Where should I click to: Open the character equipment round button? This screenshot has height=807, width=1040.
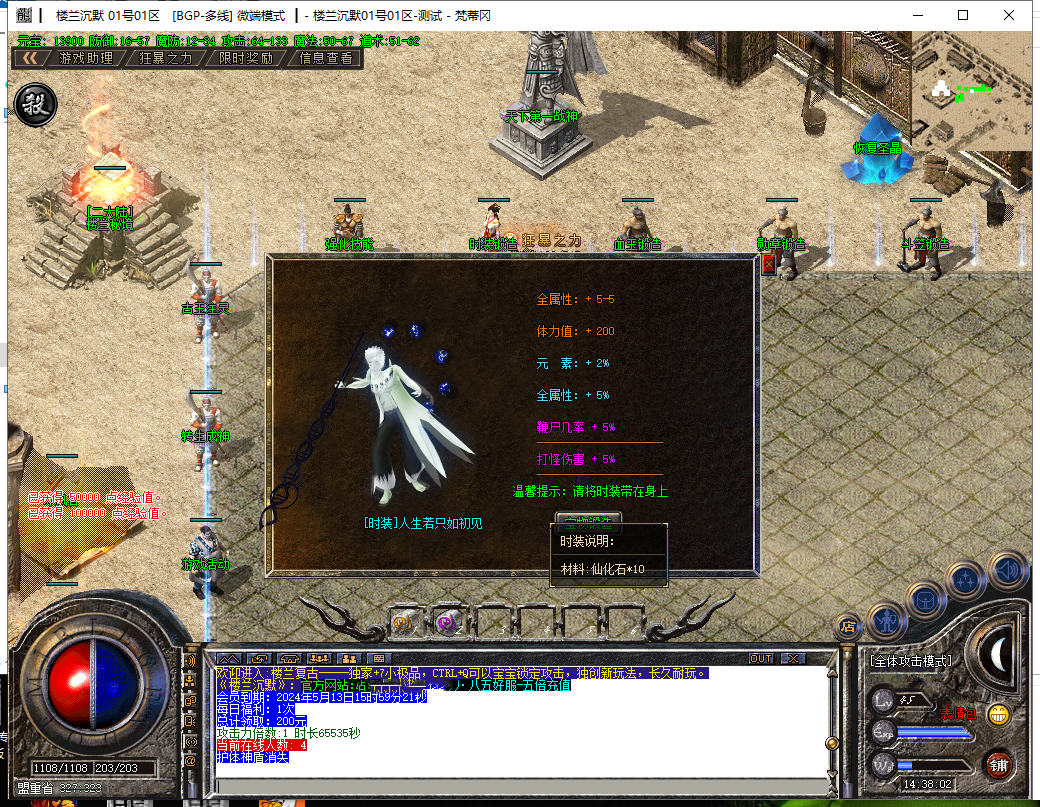click(886, 621)
